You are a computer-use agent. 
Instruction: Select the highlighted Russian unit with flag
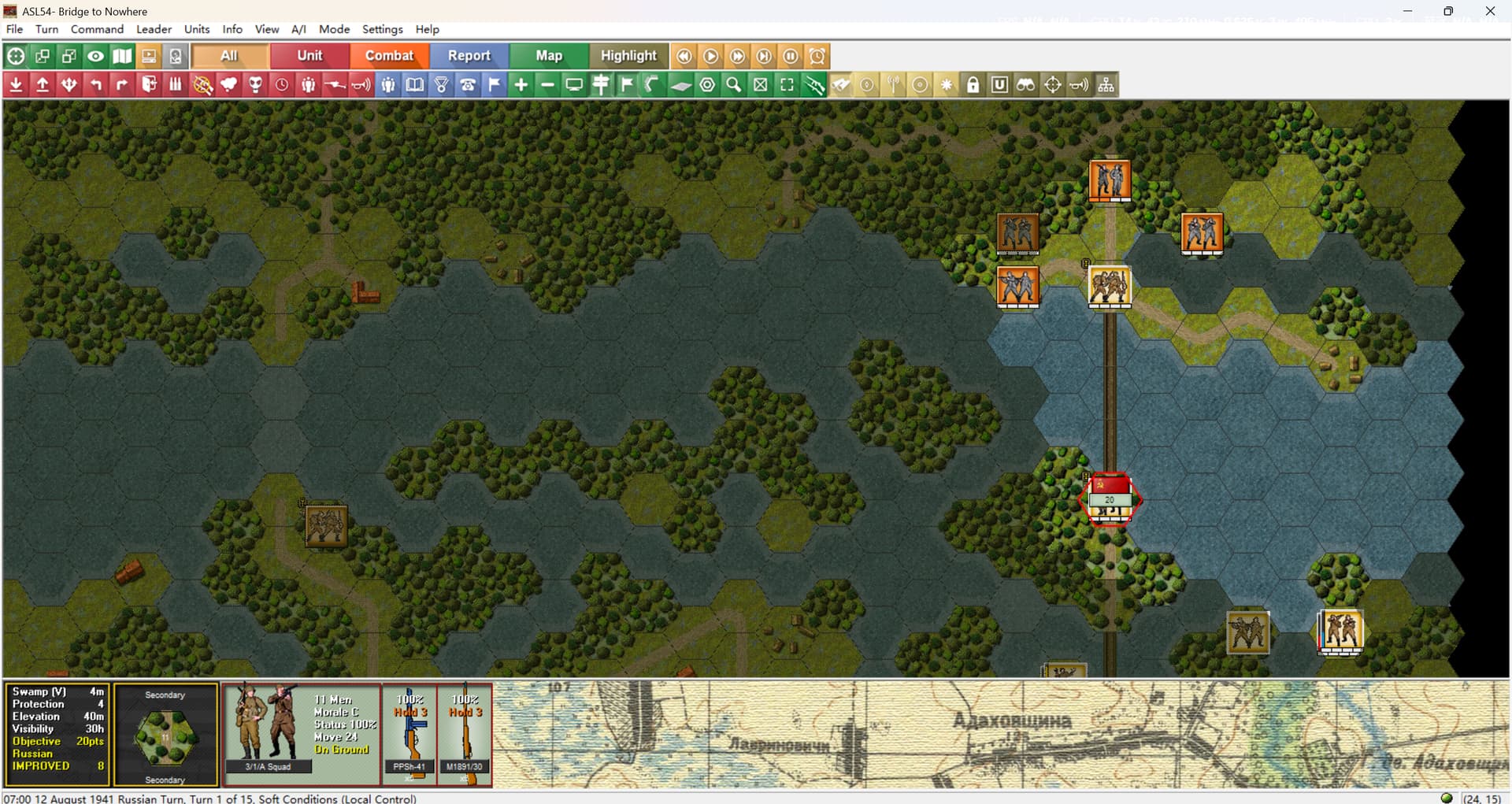pos(1110,498)
